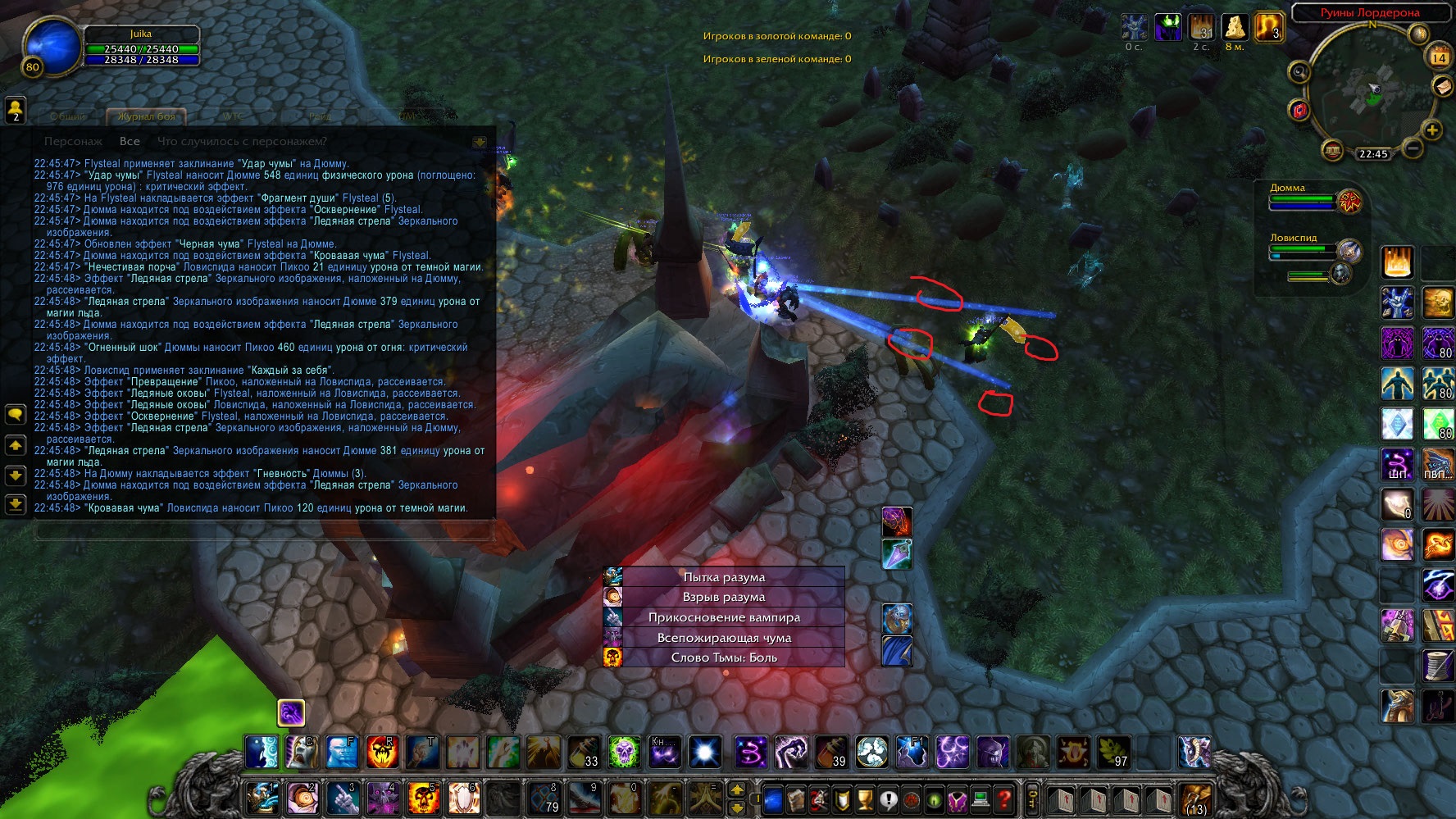Toggle the minimap tracking magnifier button
The height and width of the screenshot is (819, 1456).
click(1299, 72)
